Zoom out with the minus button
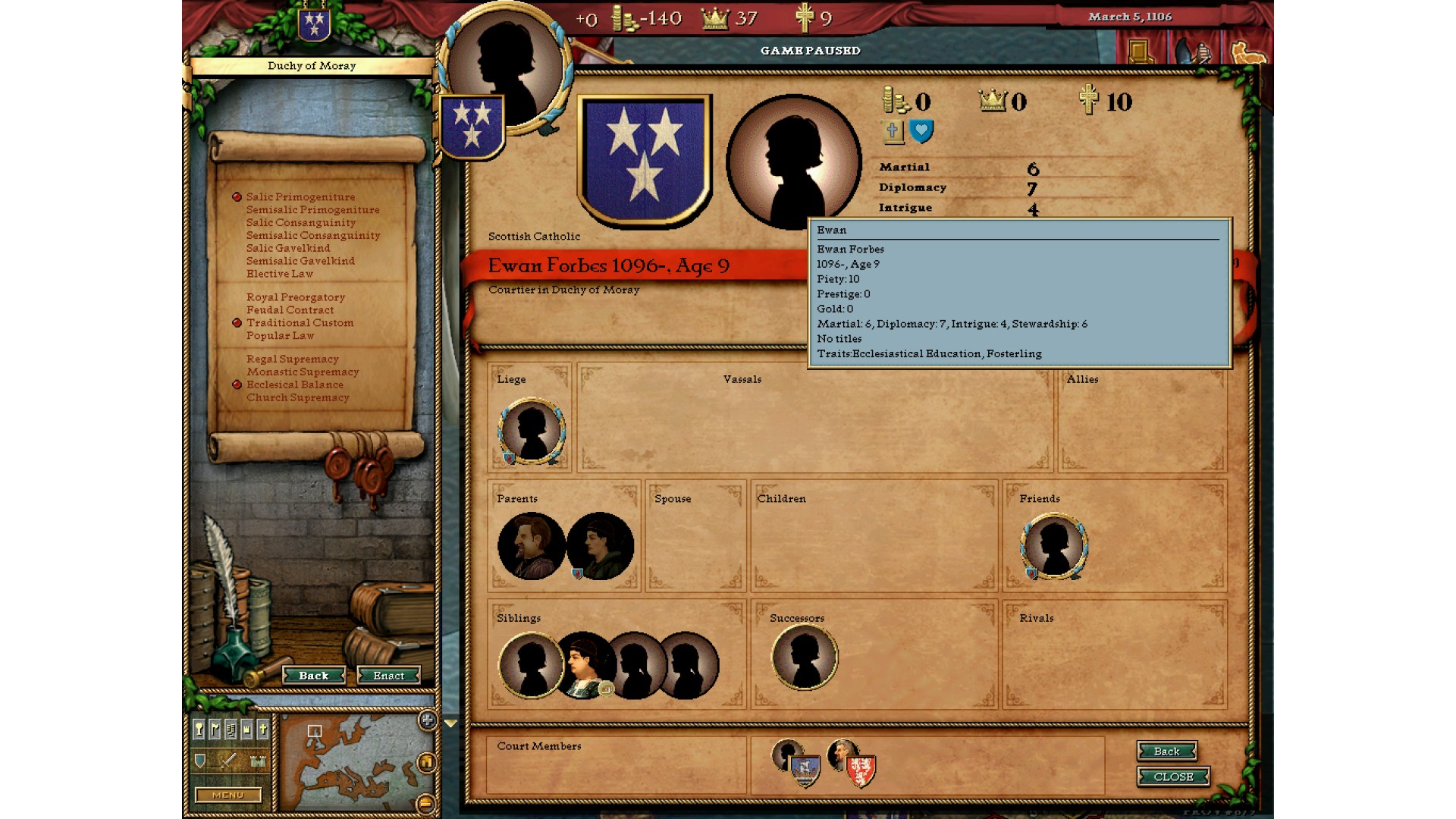This screenshot has width=1456, height=819. pos(426,803)
